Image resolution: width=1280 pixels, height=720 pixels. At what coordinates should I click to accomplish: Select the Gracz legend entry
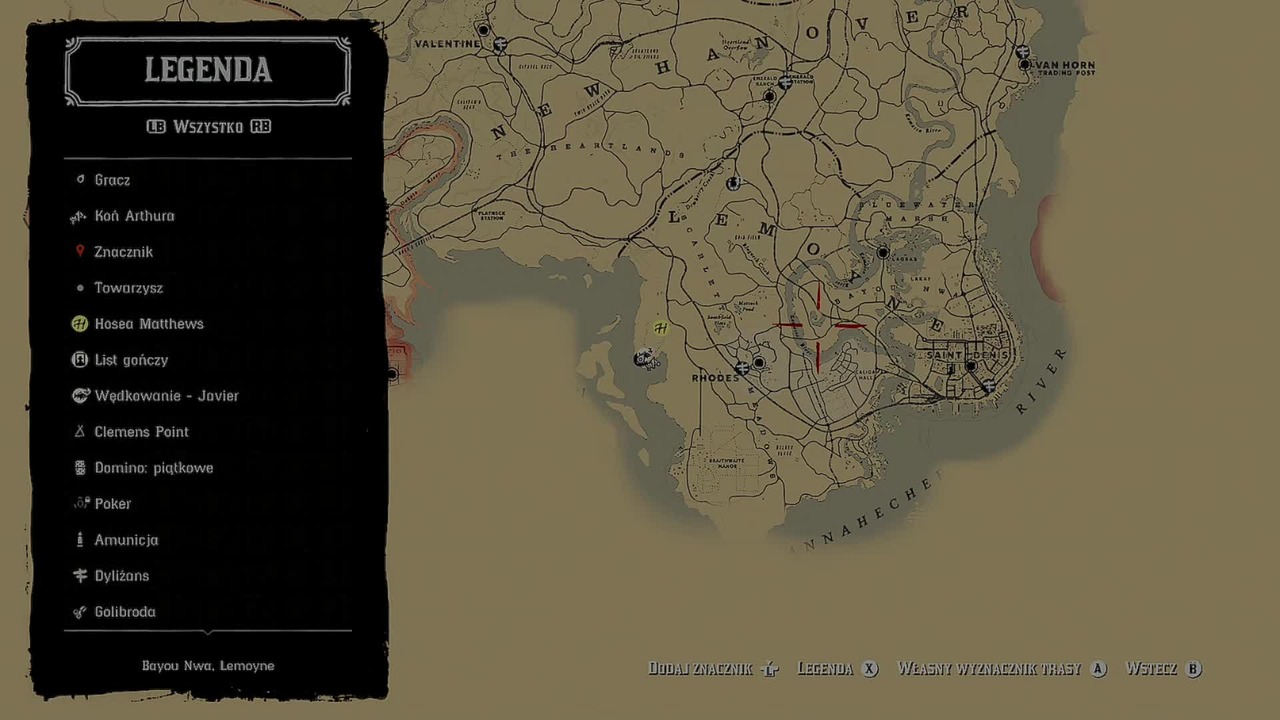(112, 180)
